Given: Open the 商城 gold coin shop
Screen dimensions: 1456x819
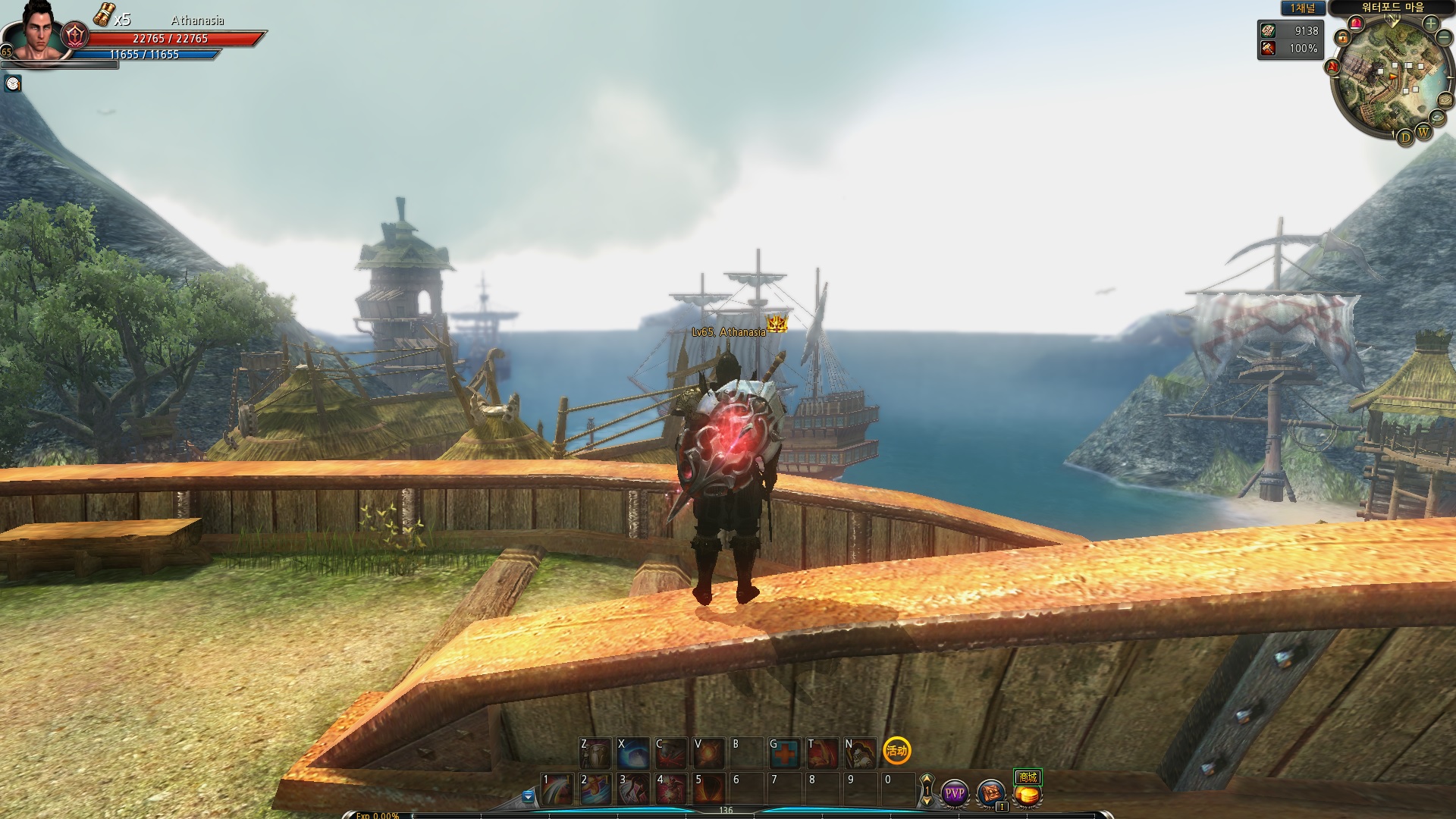Looking at the screenshot, I should (1028, 795).
